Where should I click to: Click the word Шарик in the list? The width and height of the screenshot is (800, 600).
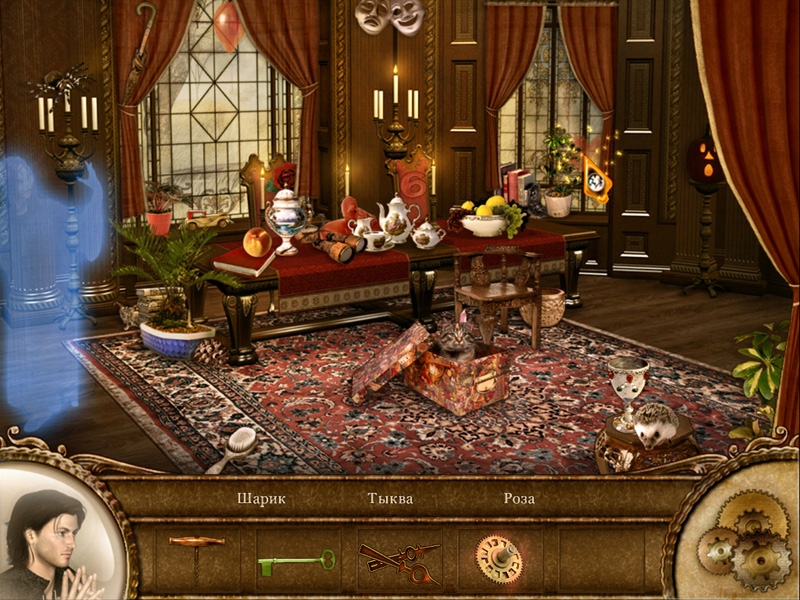pos(261,498)
